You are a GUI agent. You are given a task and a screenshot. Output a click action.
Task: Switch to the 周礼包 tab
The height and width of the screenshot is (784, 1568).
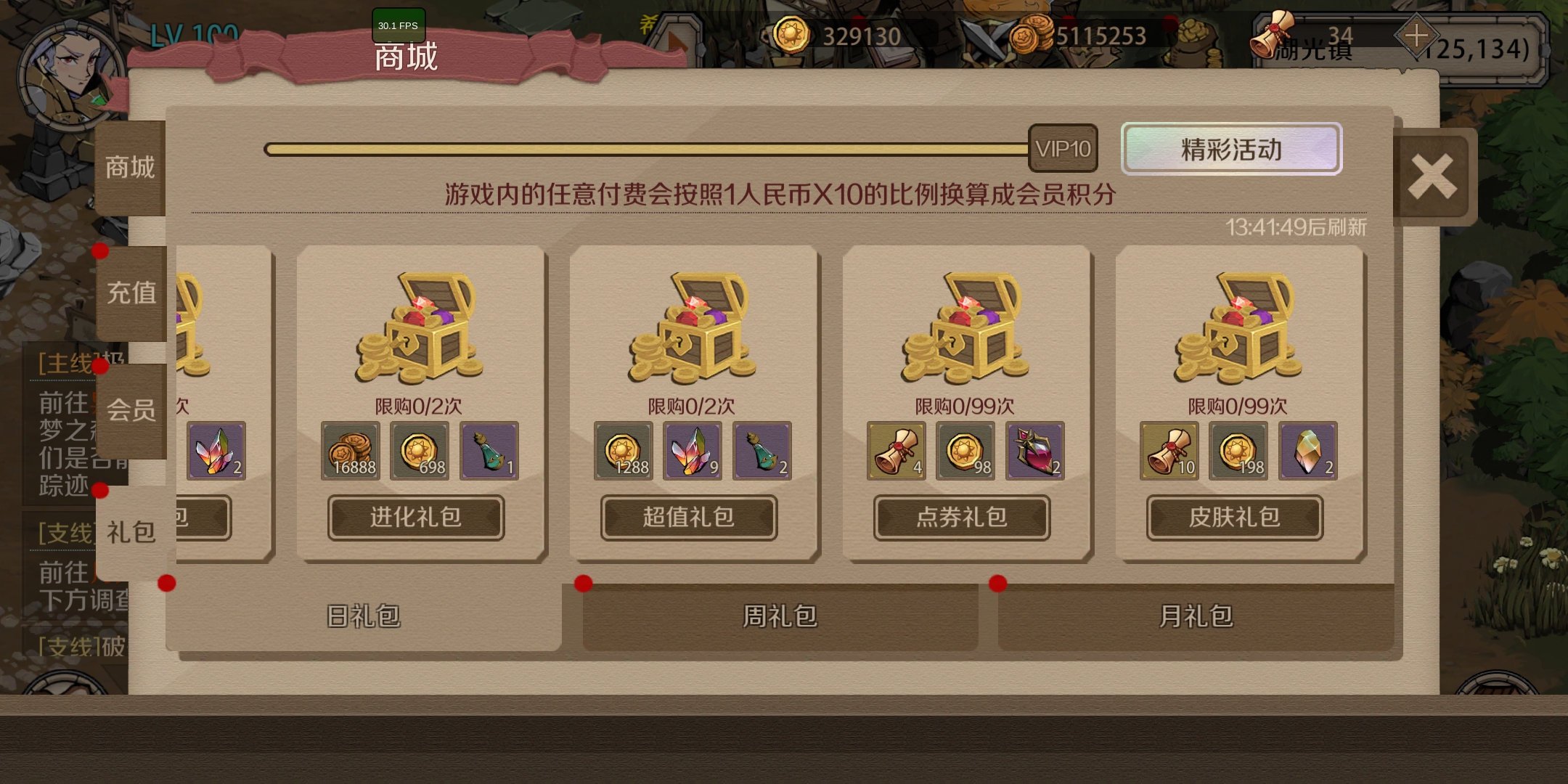tap(780, 616)
